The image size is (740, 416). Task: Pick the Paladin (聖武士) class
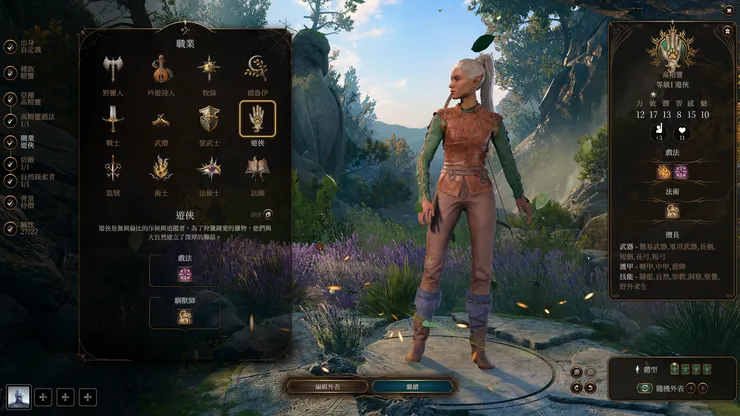pos(209,119)
